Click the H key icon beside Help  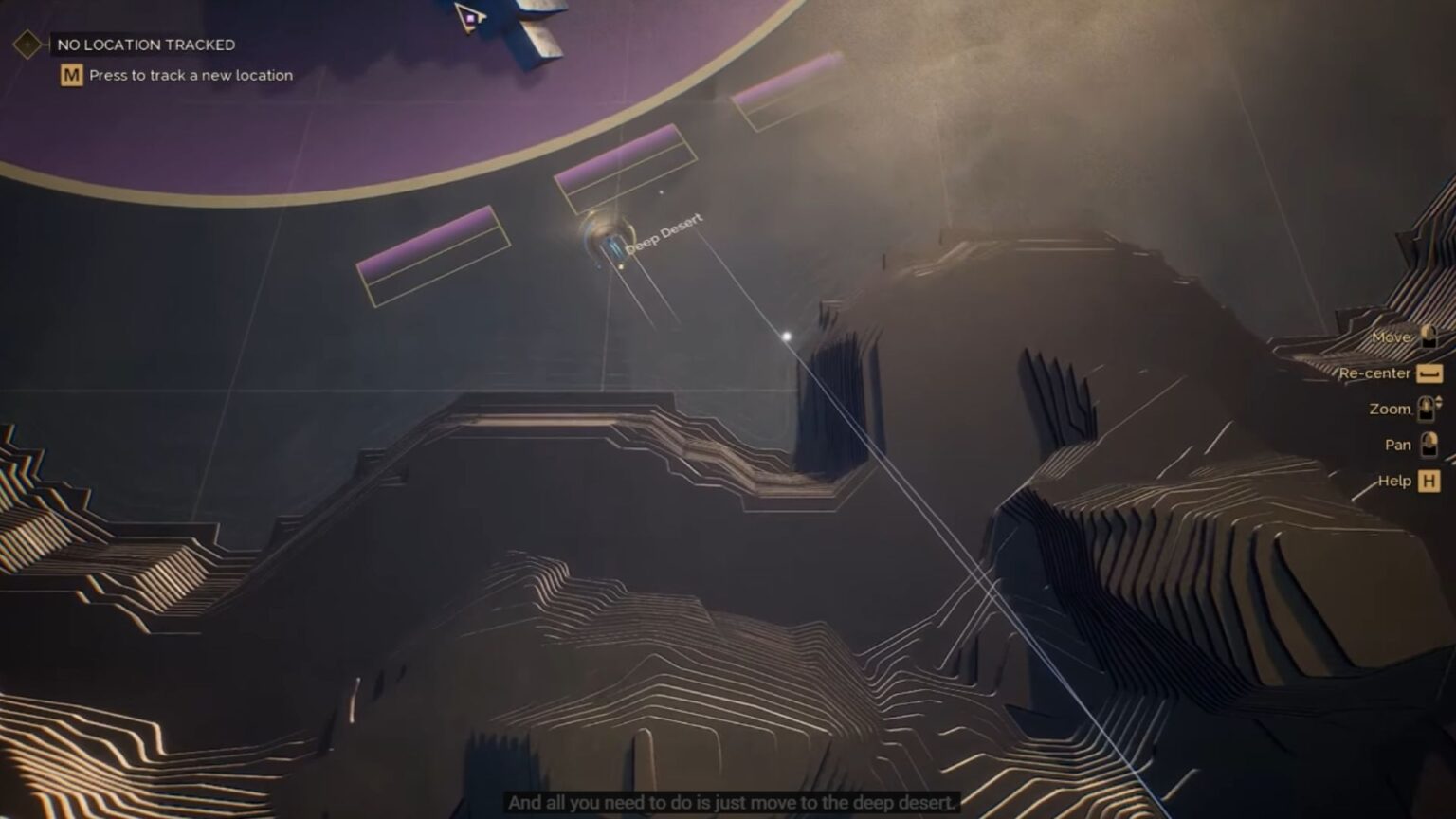click(1429, 481)
